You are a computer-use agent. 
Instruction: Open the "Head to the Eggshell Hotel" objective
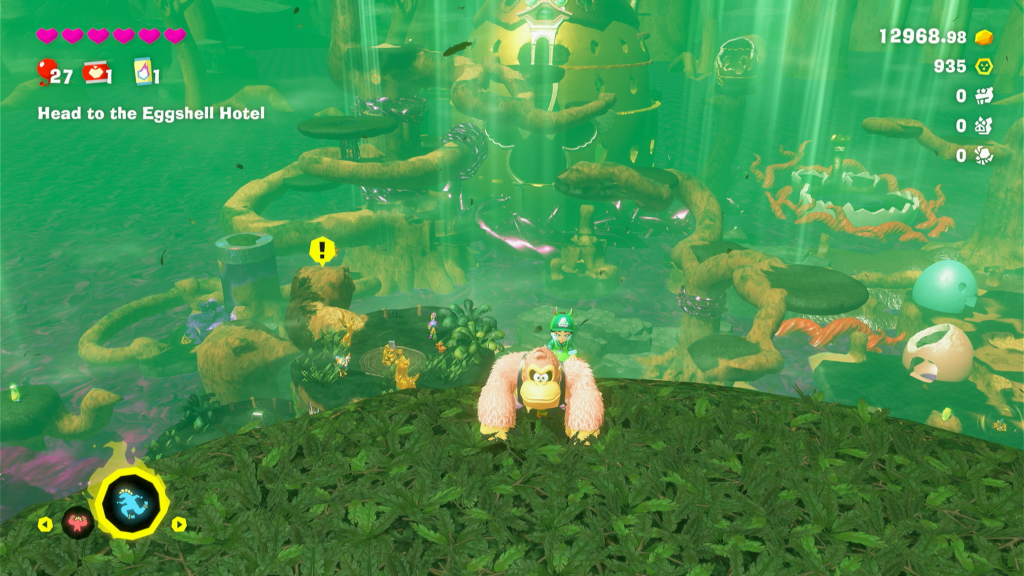point(151,114)
